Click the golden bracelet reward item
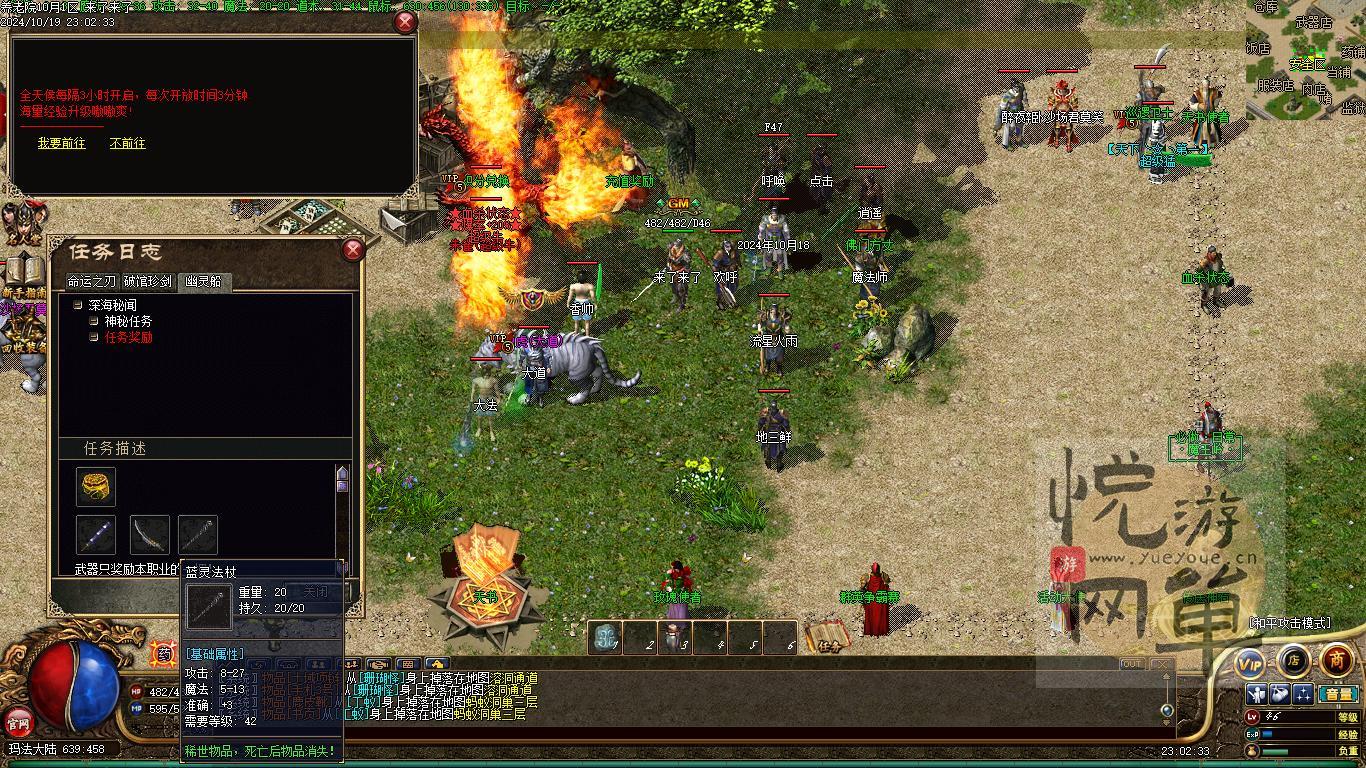The width and height of the screenshot is (1366, 768). 96,487
